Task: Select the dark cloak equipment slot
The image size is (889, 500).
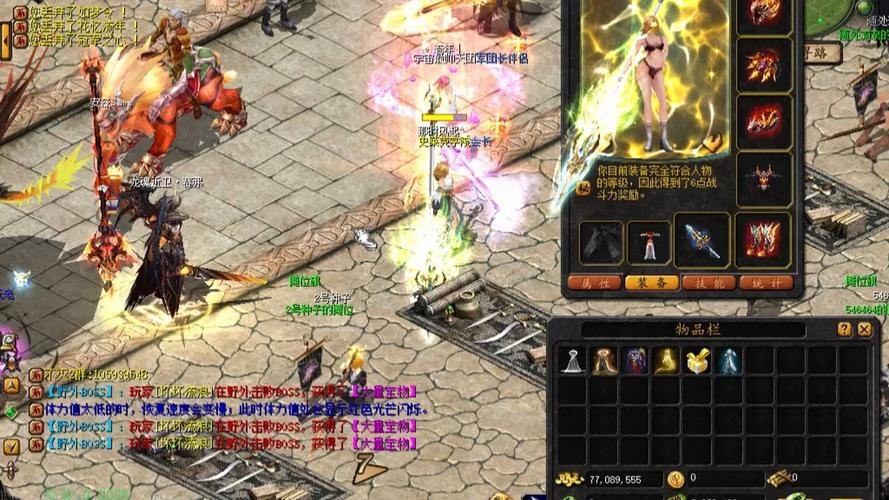Action: 601,242
